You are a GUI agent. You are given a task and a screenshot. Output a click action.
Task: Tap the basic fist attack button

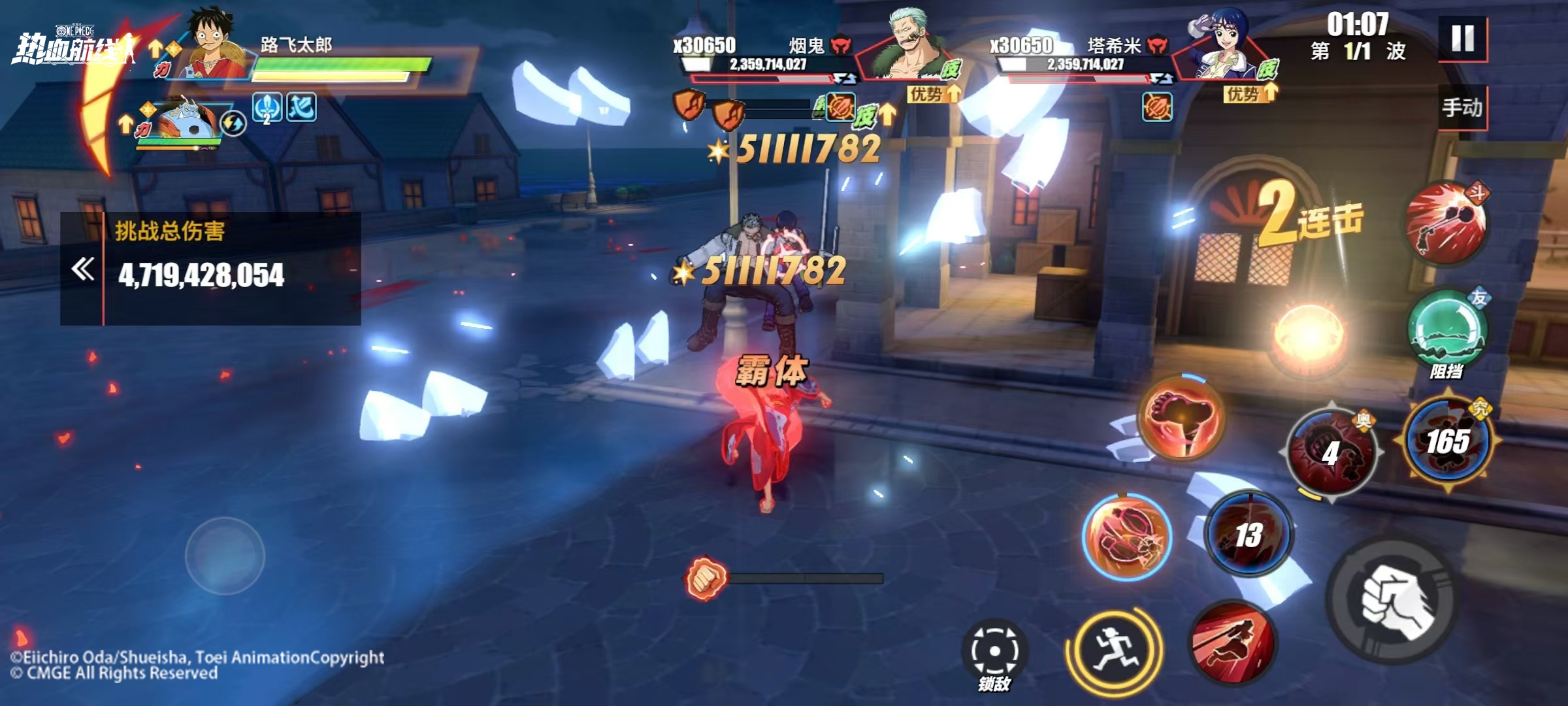click(1394, 601)
